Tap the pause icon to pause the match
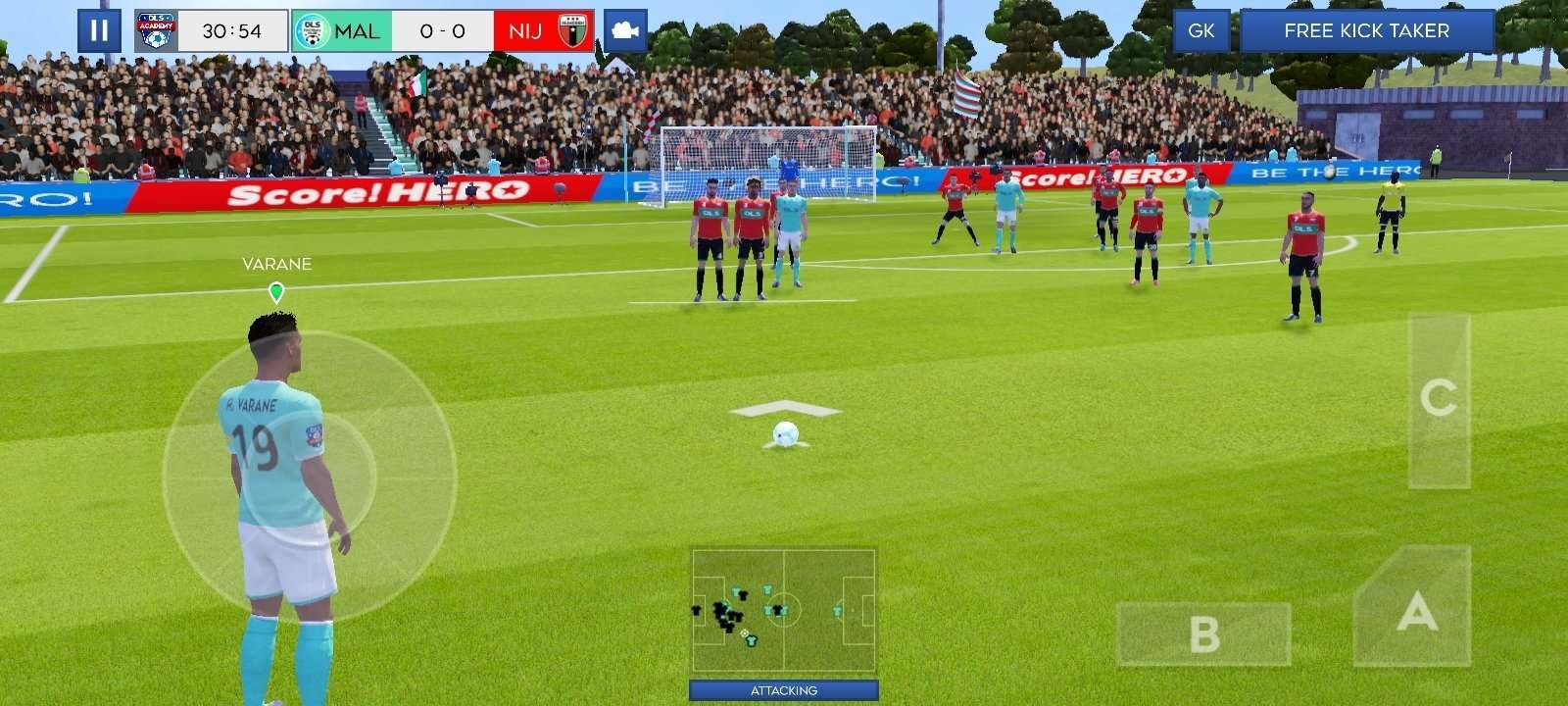The height and width of the screenshot is (706, 1568). click(x=97, y=30)
